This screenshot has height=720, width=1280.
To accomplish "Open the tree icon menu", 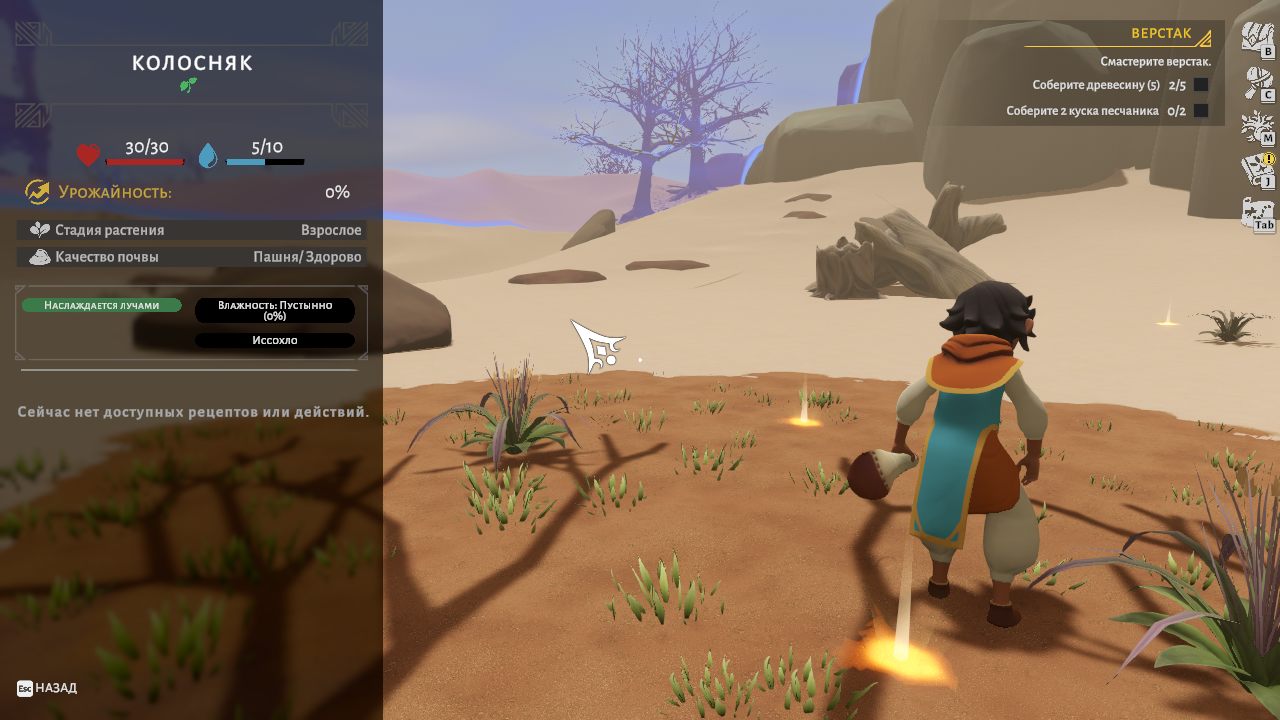I will point(1257,127).
